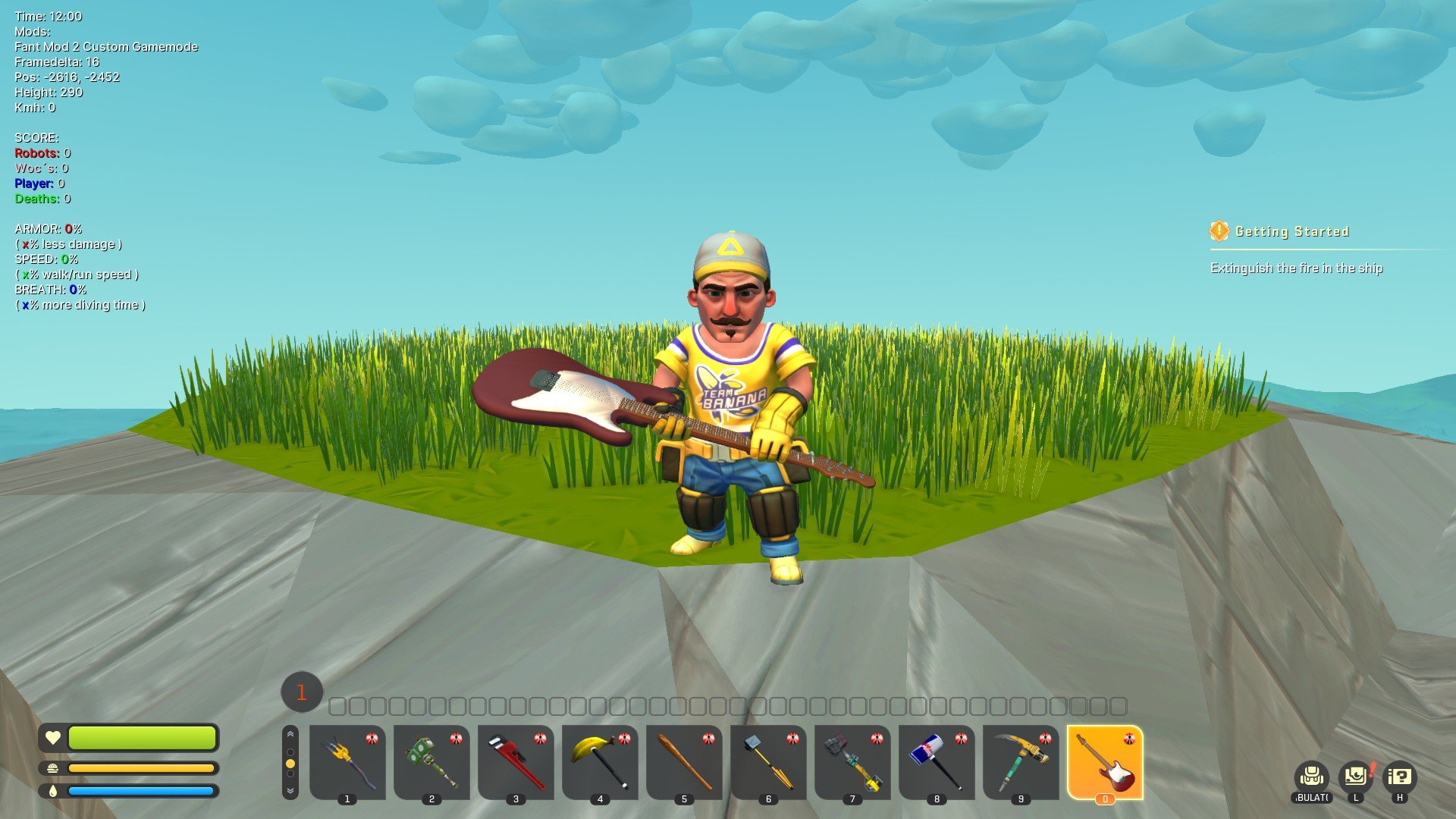Select the yellow trident fork hotbar slot
This screenshot has width=1456, height=819.
(x=347, y=761)
